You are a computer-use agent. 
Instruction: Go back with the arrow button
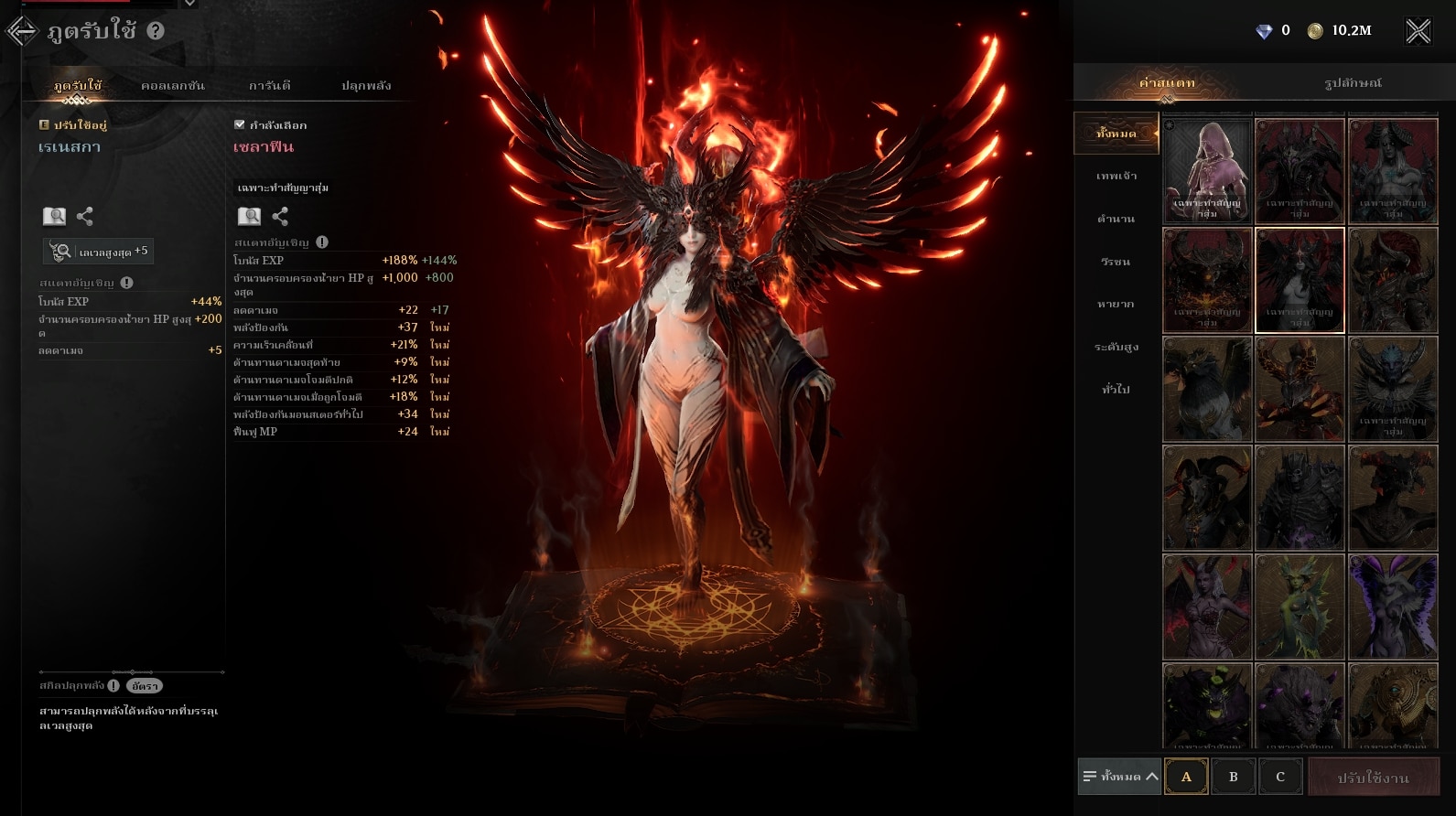tap(21, 31)
